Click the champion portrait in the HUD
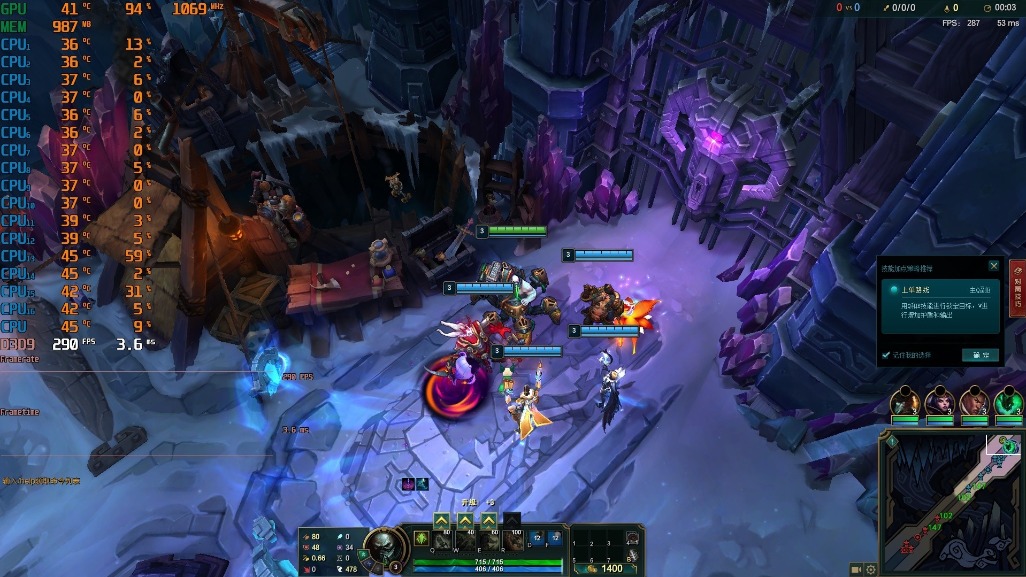The image size is (1026, 577). pos(382,545)
